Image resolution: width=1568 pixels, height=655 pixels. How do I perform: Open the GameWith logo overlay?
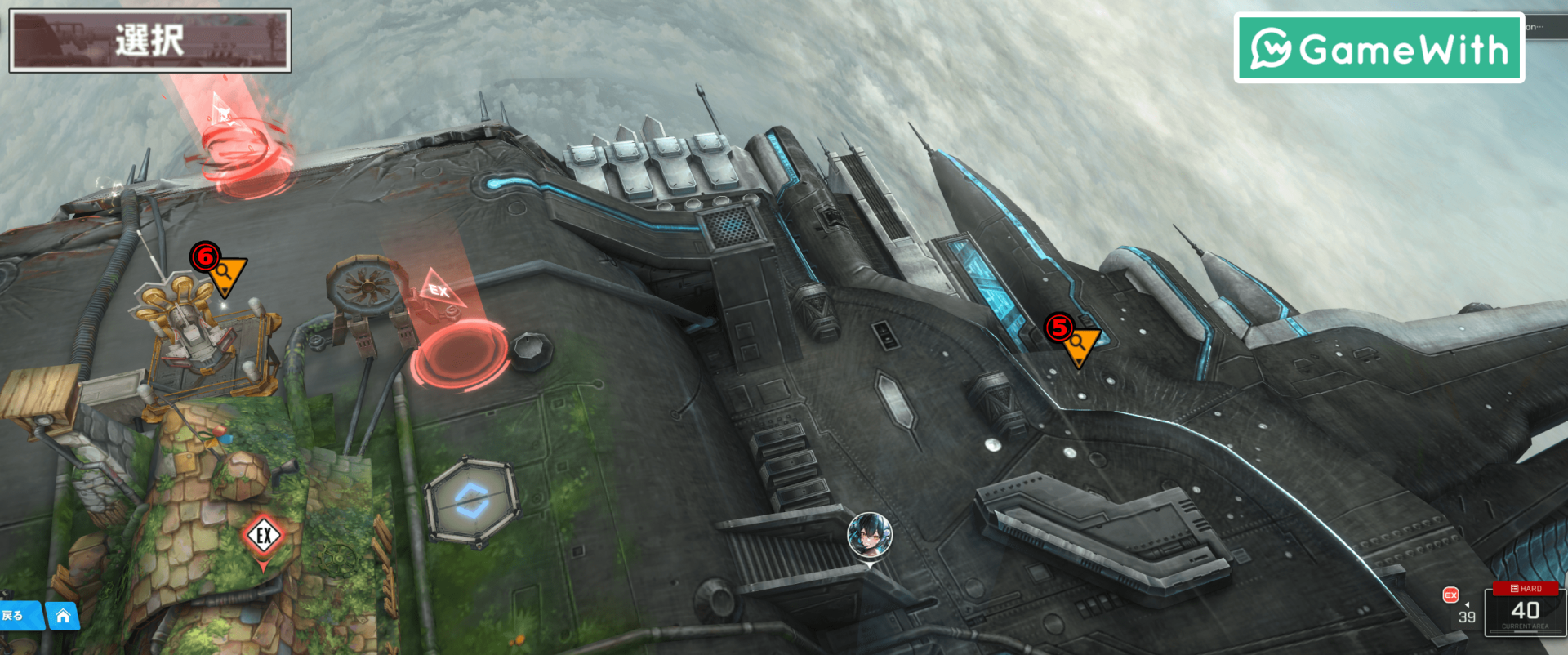click(1379, 48)
